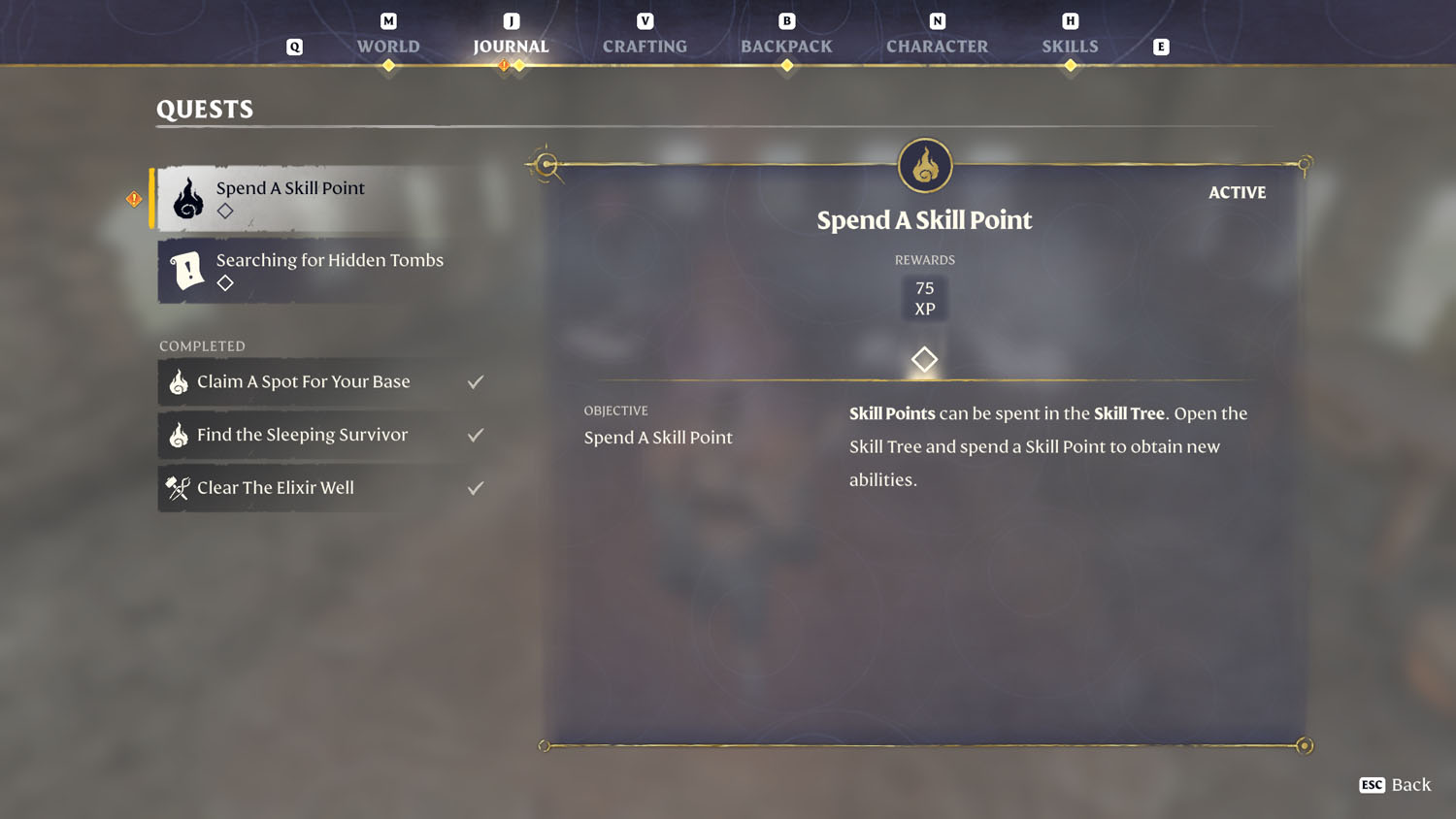This screenshot has height=819, width=1456.
Task: Click the flame icon beside Claim A Spot For Your Base
Action: [178, 381]
